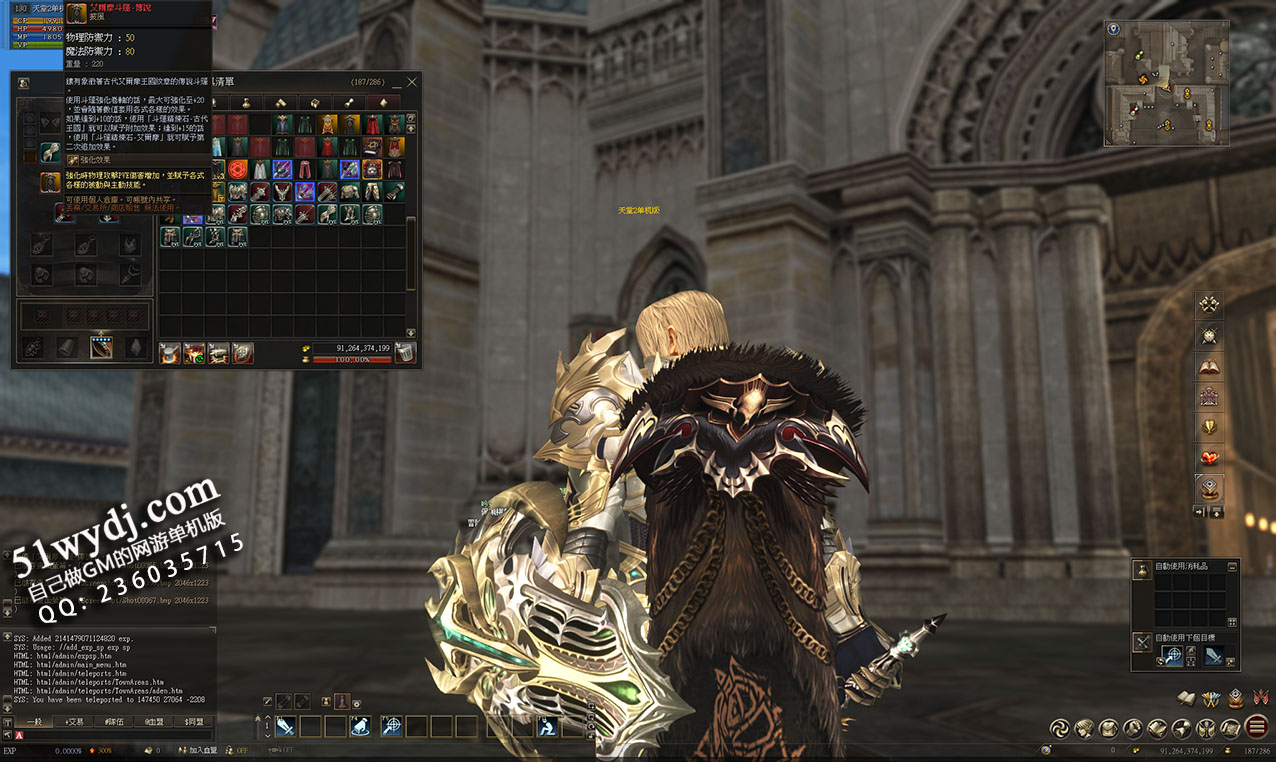
Task: Select the @血盟 clan chat tab
Action: (x=154, y=721)
